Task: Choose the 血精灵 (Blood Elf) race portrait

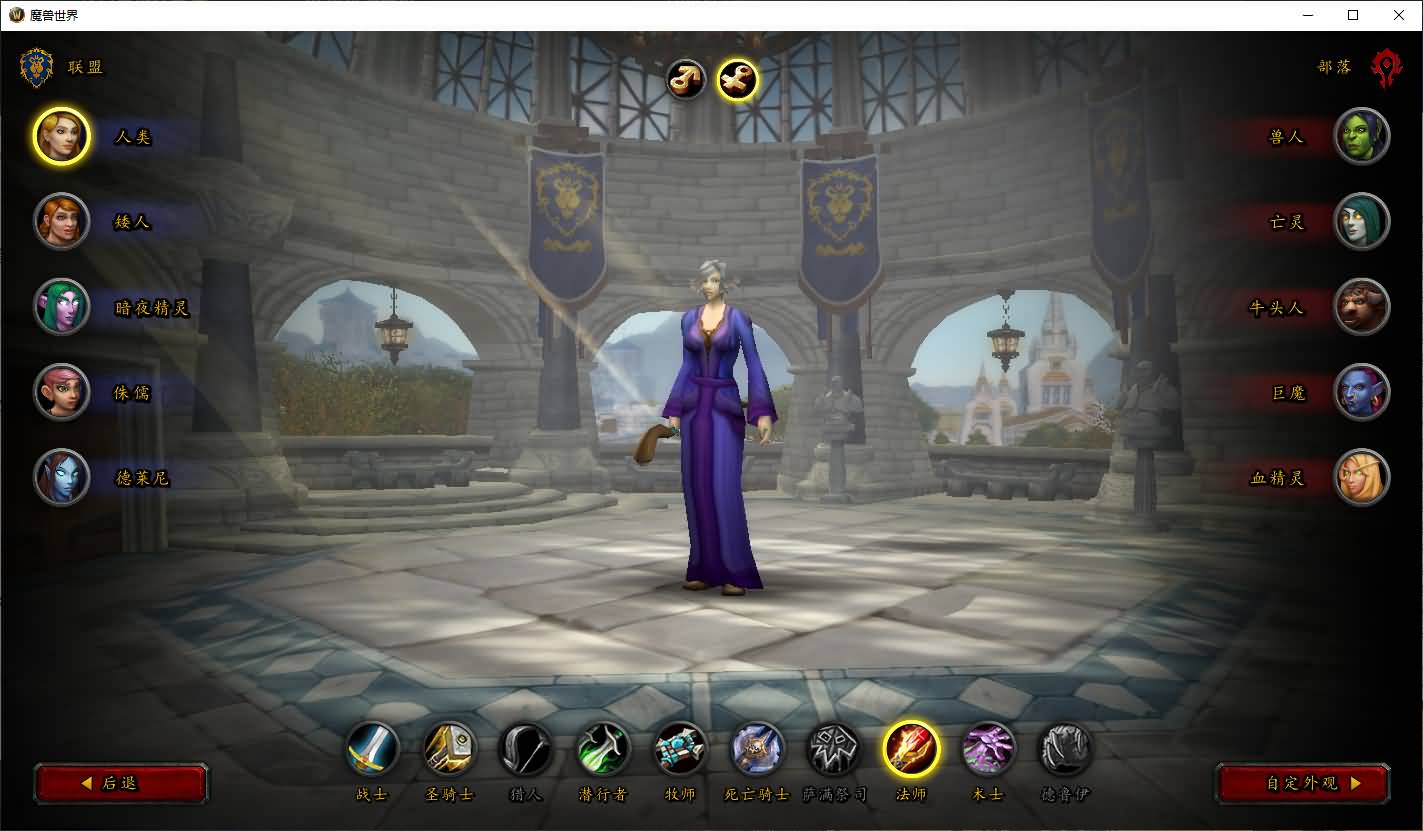Action: (x=1361, y=477)
